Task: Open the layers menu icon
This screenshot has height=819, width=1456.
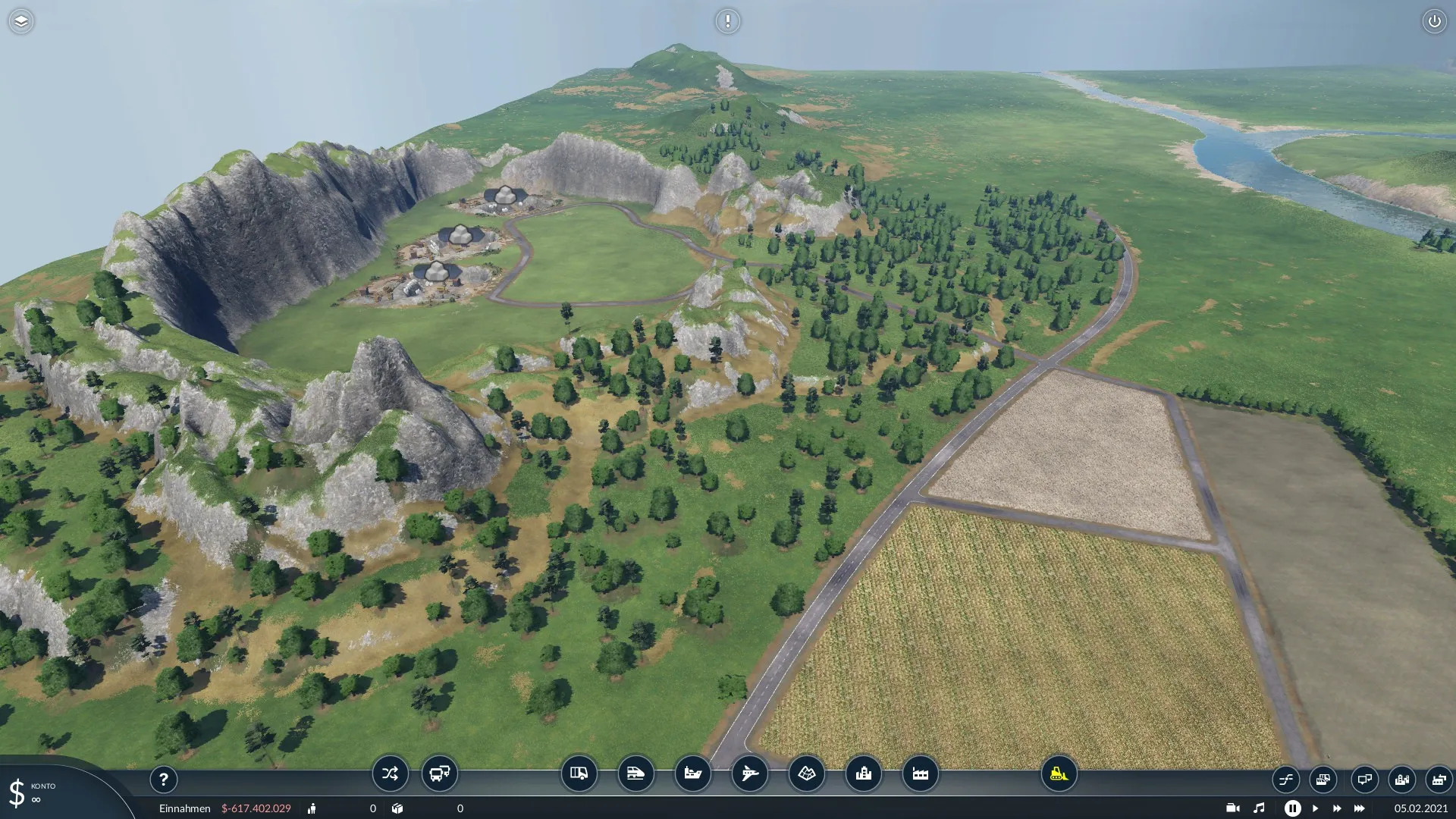Action: [21, 21]
